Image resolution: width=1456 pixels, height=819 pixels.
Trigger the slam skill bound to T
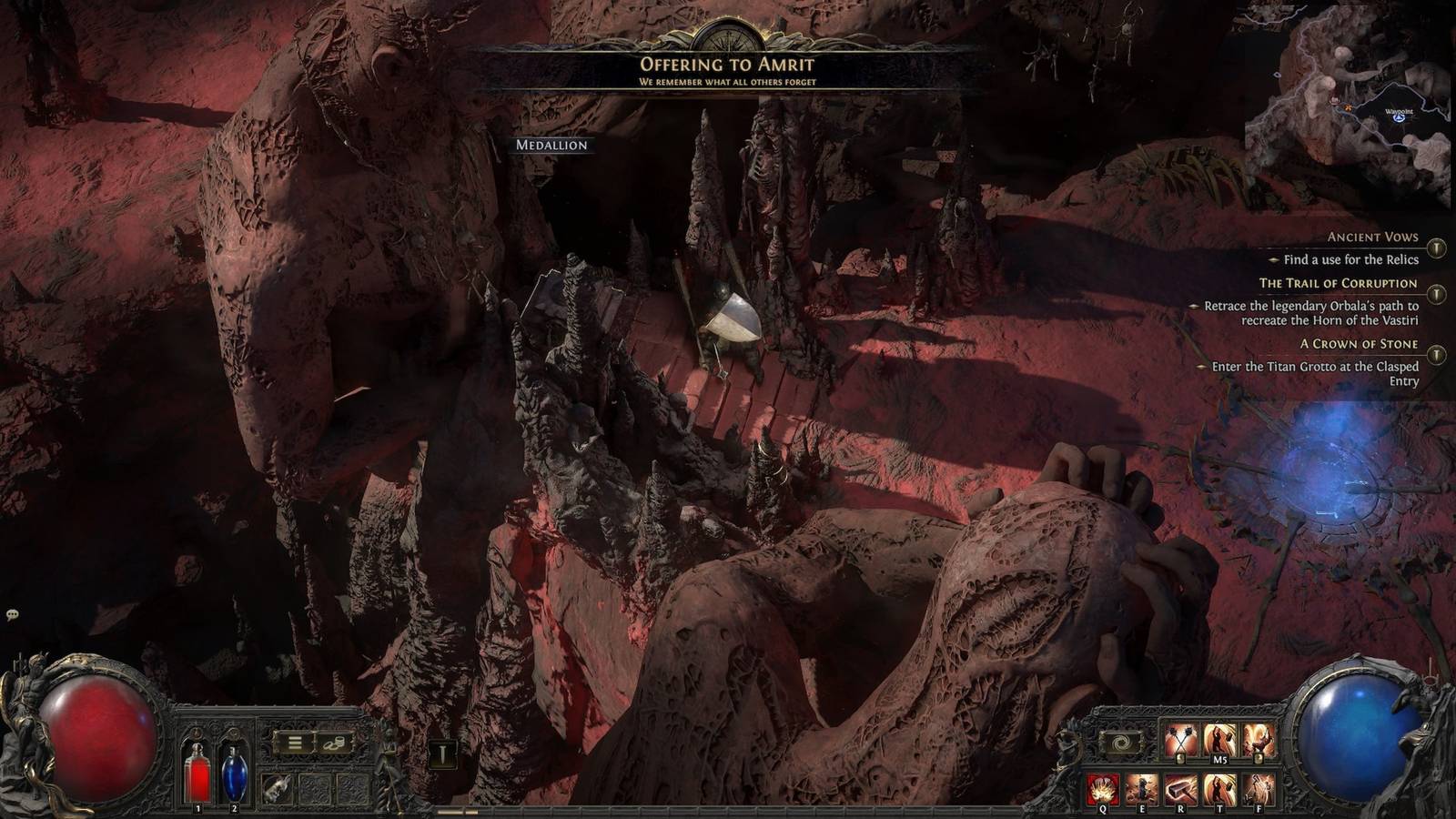(1219, 787)
